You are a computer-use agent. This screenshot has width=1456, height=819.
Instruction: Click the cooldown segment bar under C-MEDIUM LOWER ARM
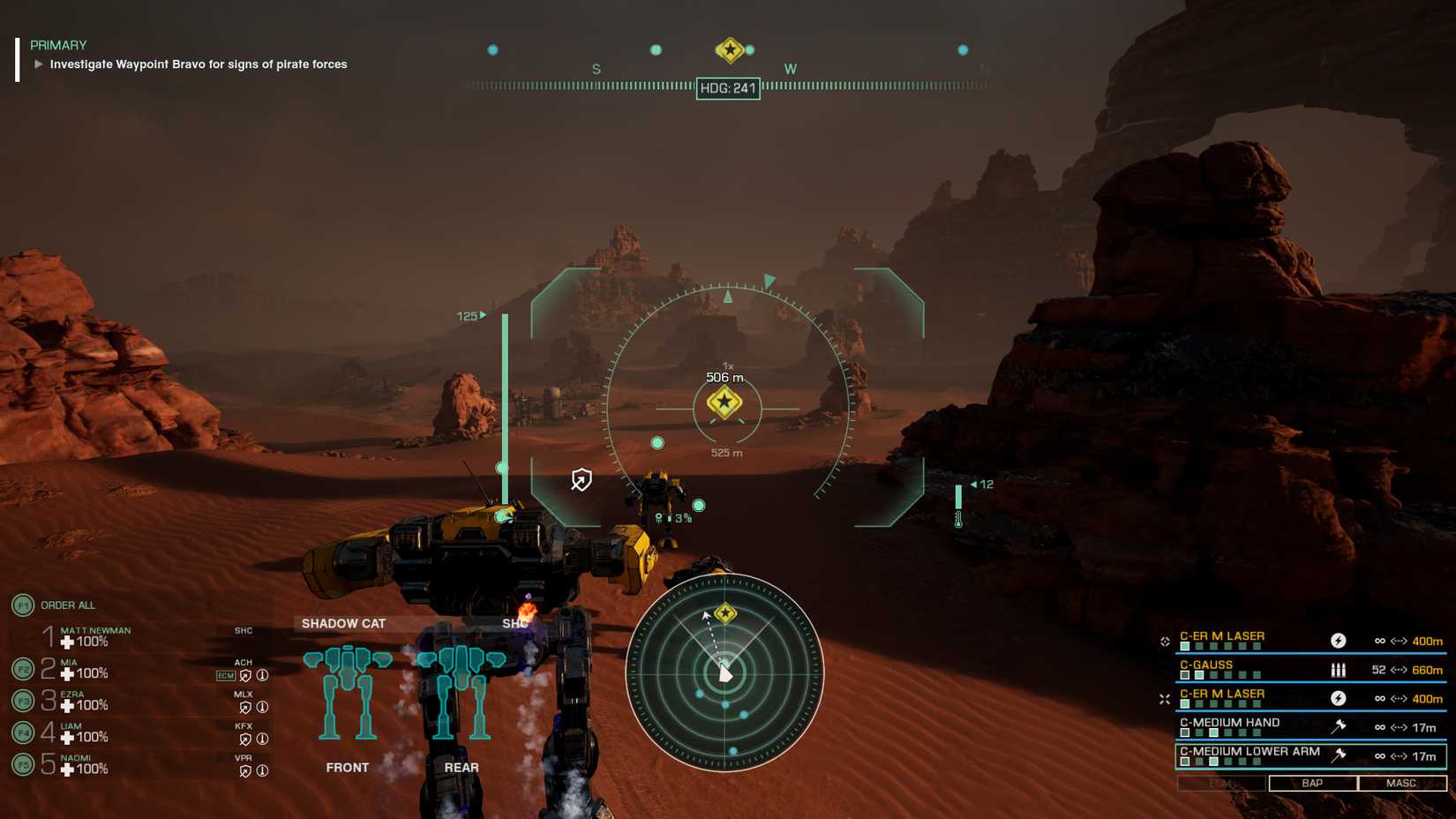(x=1220, y=761)
